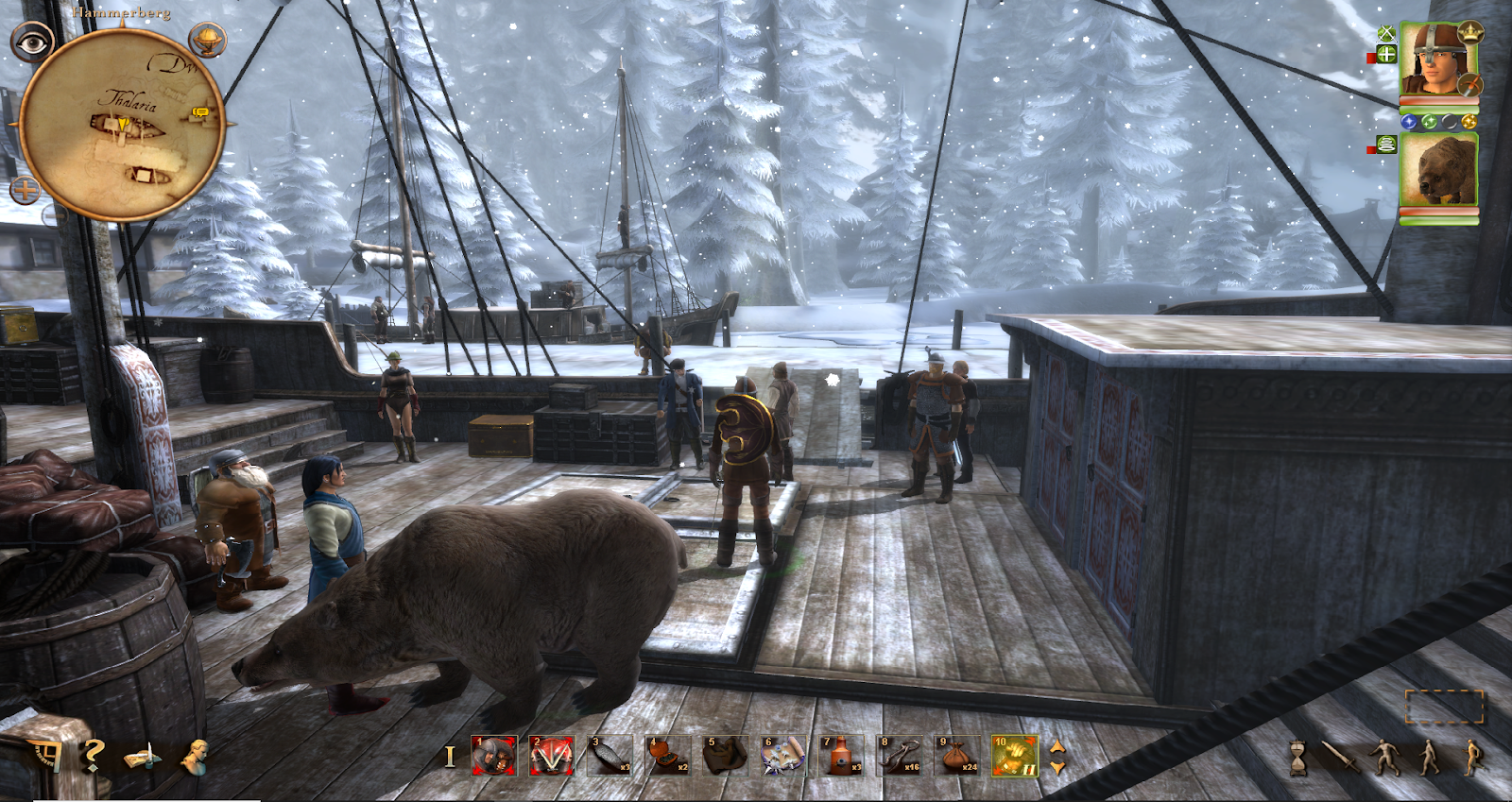
Task: Open character sheet via the bust icon
Action: (196, 756)
